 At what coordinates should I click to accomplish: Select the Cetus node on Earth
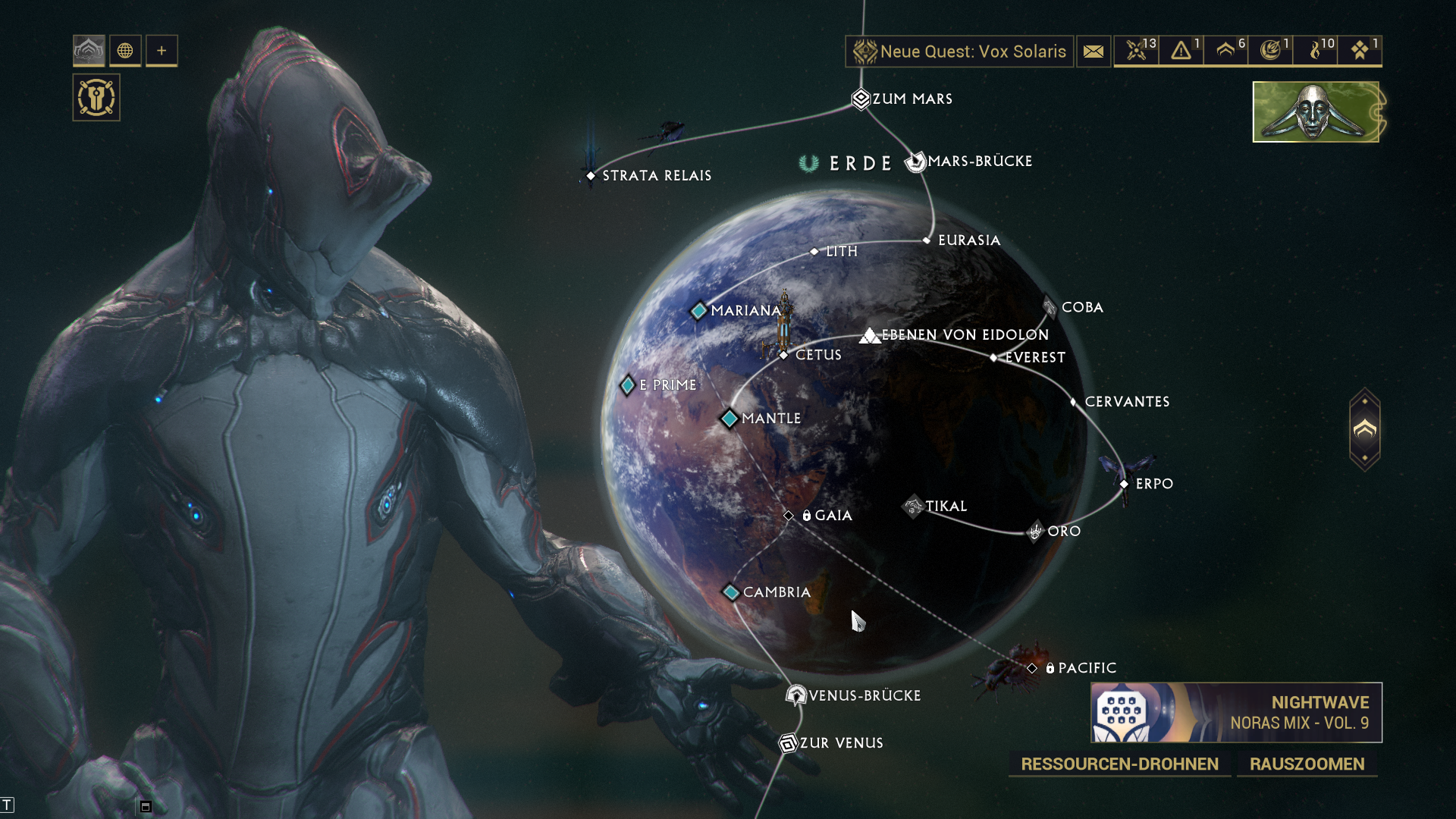pyautogui.click(x=784, y=355)
